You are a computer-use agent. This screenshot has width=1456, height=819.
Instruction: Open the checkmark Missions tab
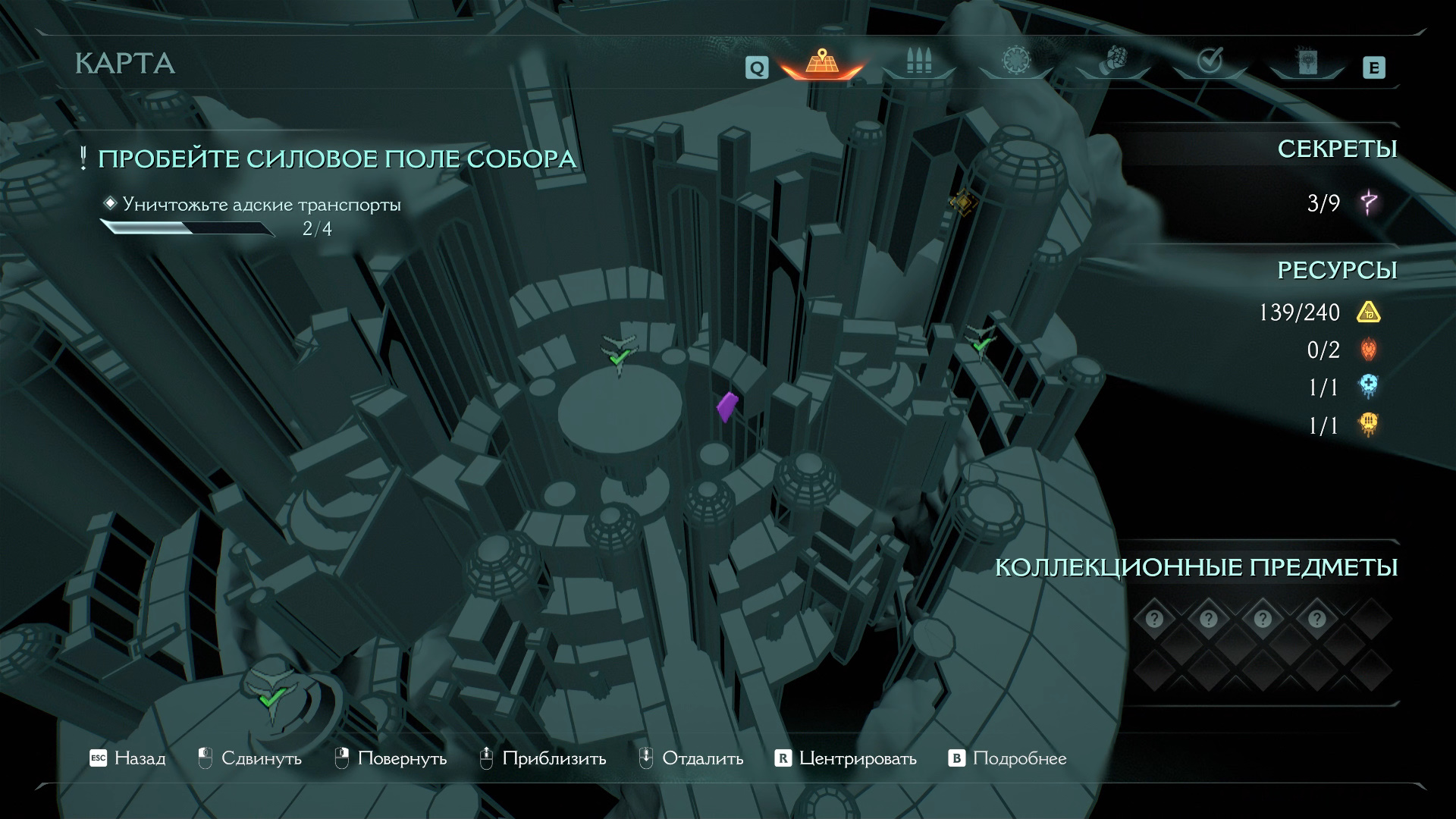tap(1209, 61)
